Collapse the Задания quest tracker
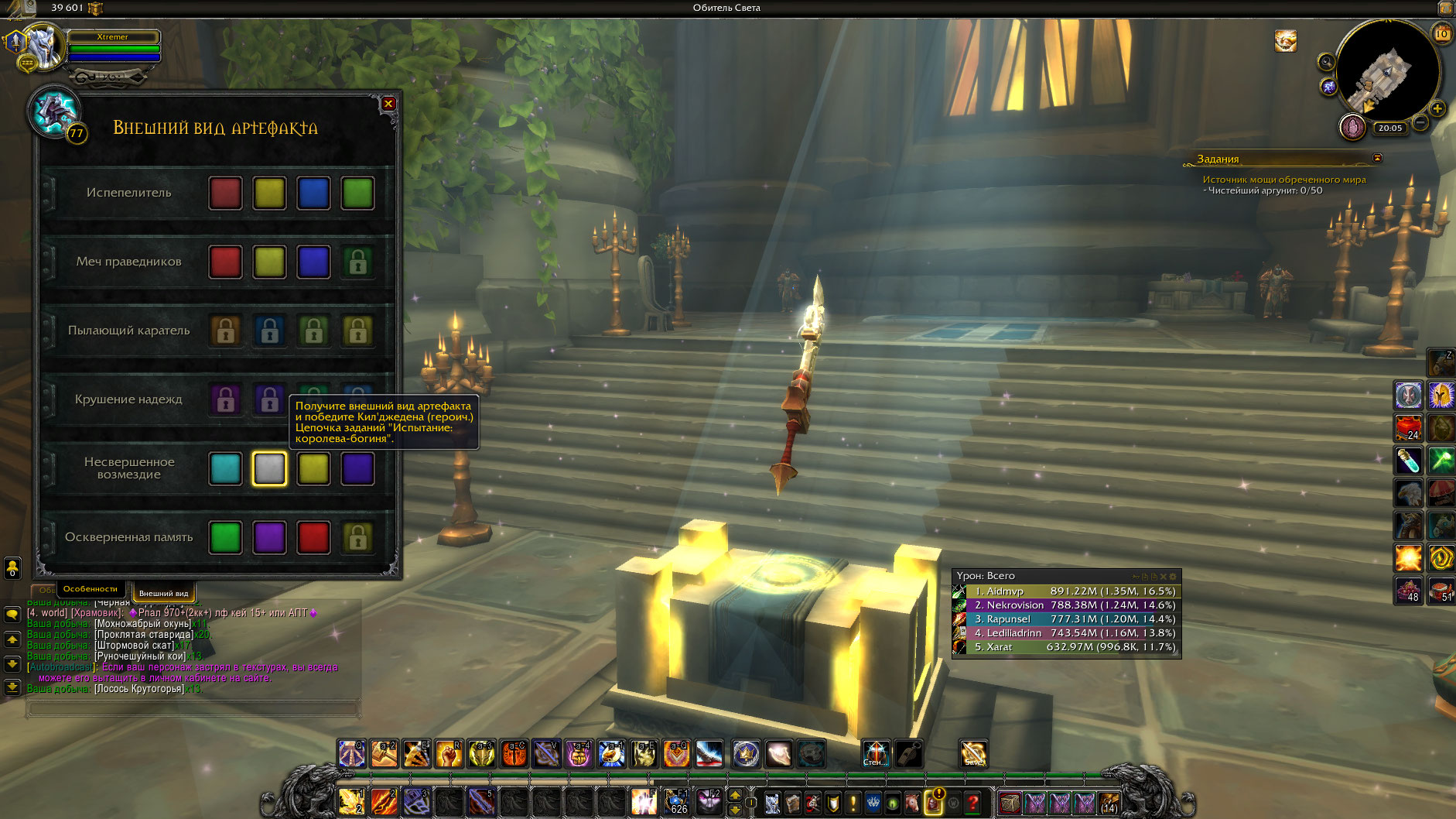Screen dimensions: 1456x819 (x=1377, y=158)
